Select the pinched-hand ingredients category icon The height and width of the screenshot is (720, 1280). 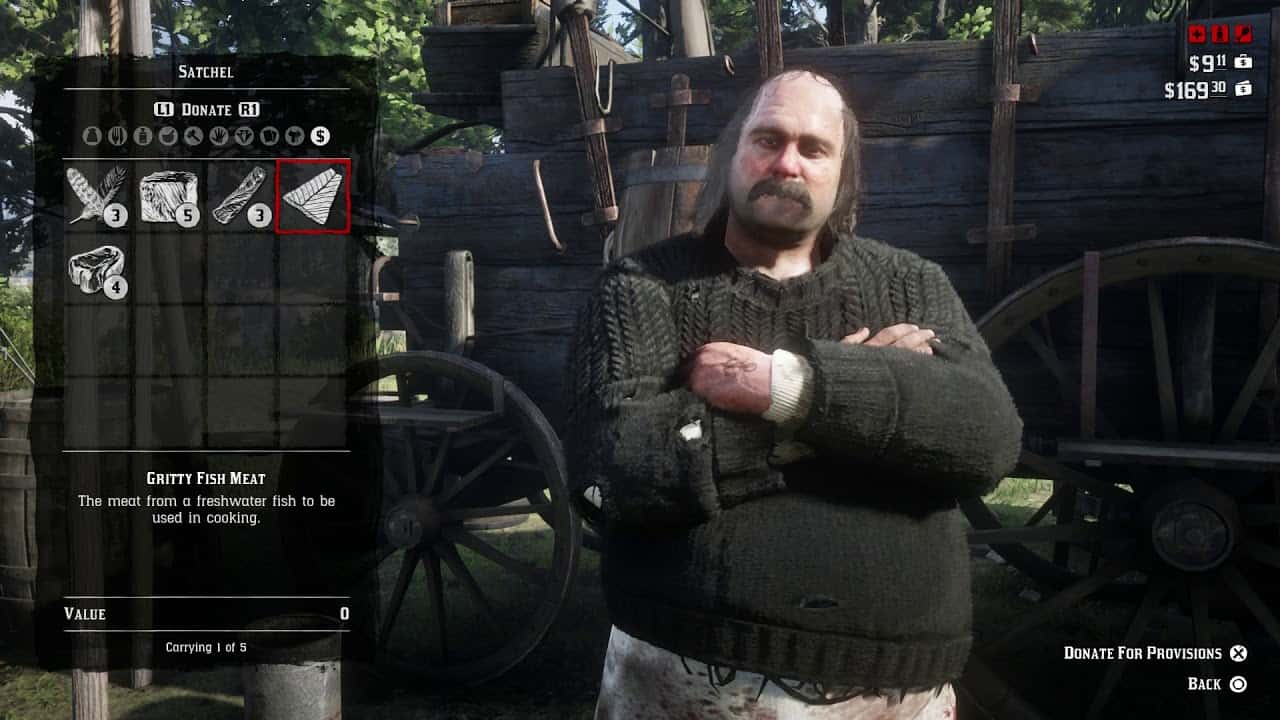pos(168,136)
